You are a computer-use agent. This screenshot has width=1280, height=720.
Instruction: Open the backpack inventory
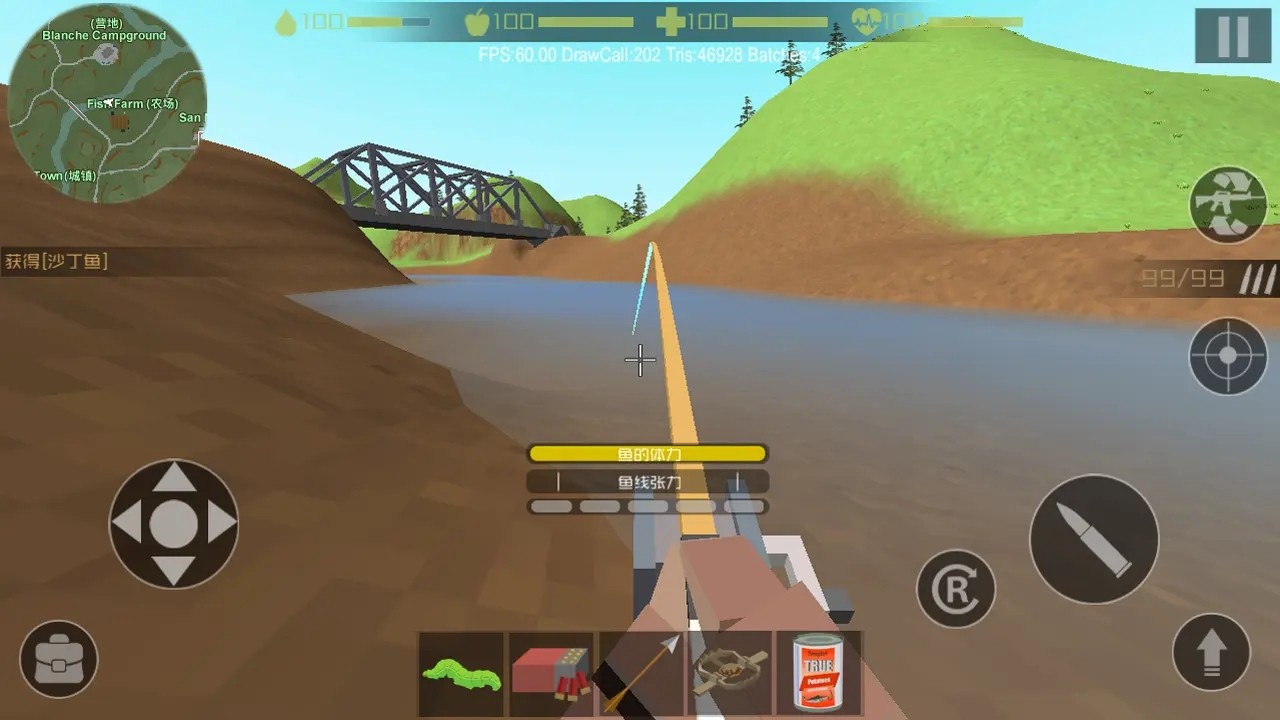pos(57,658)
